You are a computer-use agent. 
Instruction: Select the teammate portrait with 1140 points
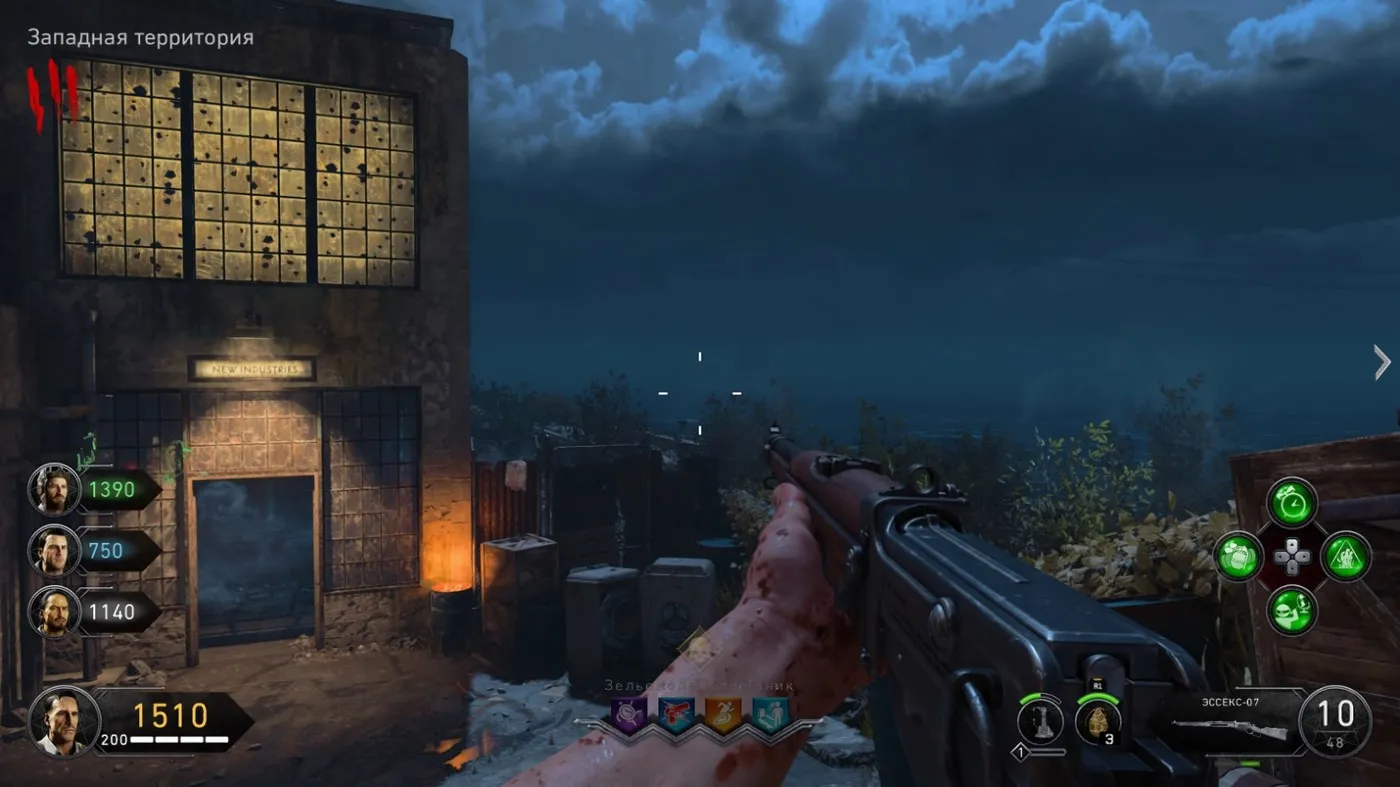click(x=53, y=611)
